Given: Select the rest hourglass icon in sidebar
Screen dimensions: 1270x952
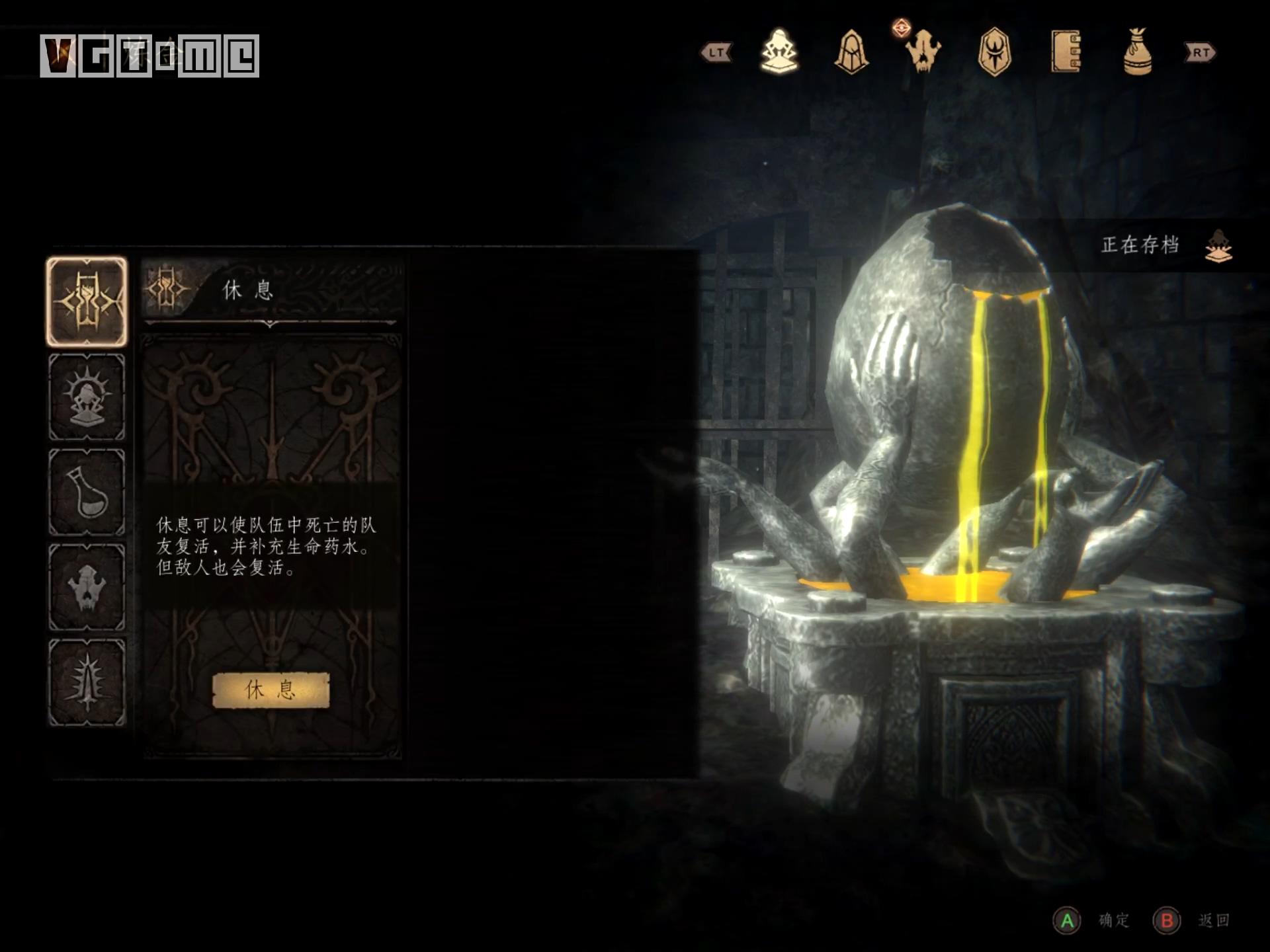Looking at the screenshot, I should point(87,302).
